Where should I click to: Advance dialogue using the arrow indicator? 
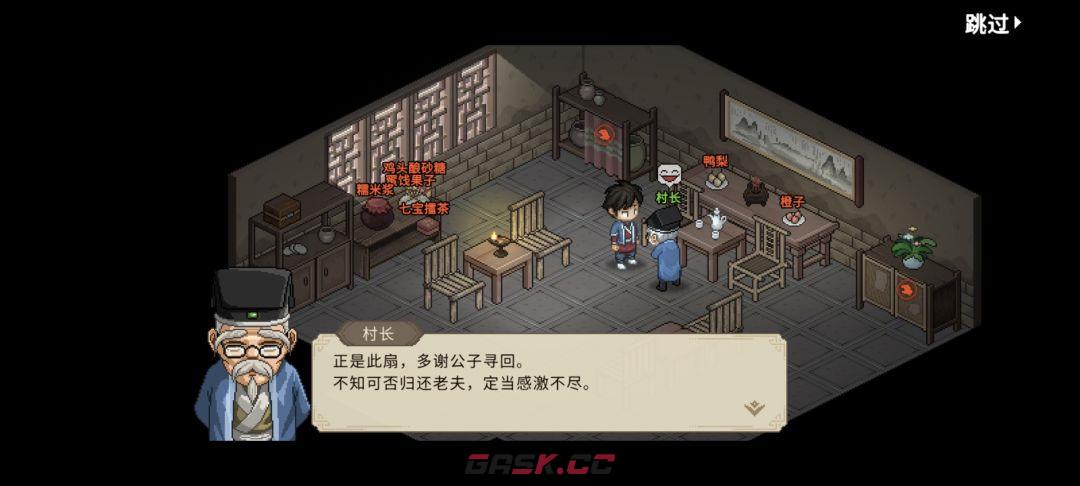tap(754, 407)
